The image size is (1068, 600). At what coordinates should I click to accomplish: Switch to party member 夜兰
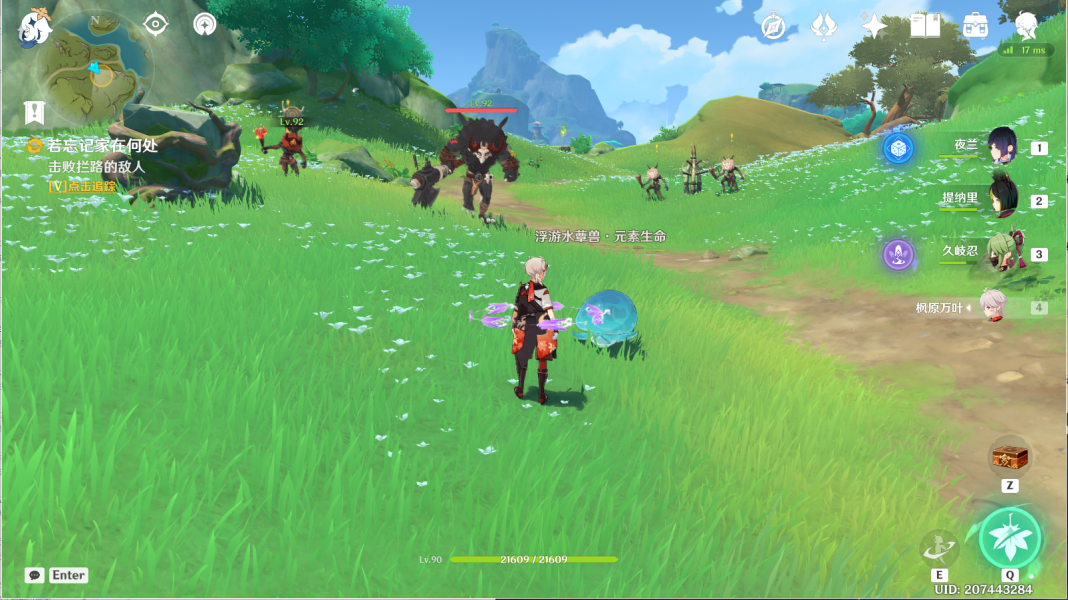point(1002,146)
